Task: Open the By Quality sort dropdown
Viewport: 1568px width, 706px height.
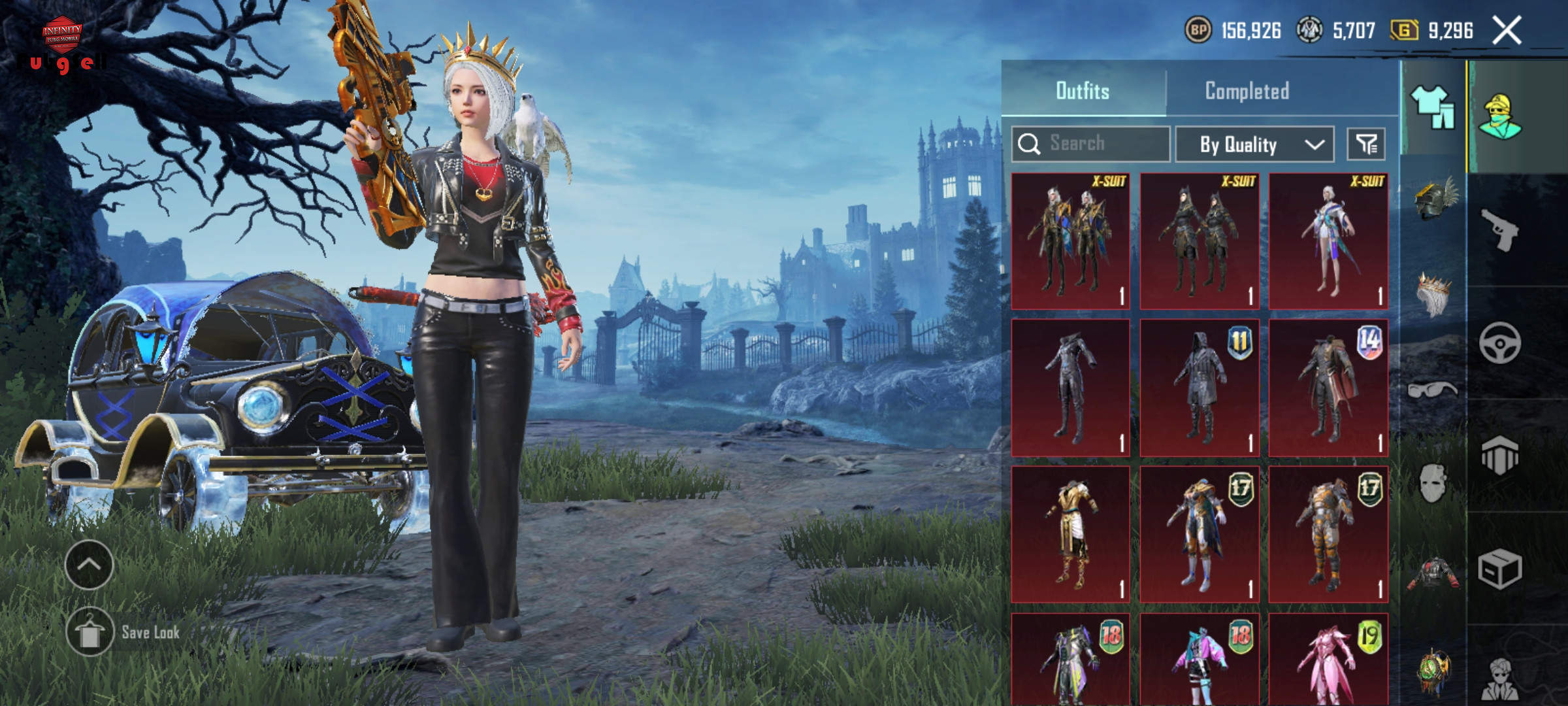Action: [x=1254, y=144]
